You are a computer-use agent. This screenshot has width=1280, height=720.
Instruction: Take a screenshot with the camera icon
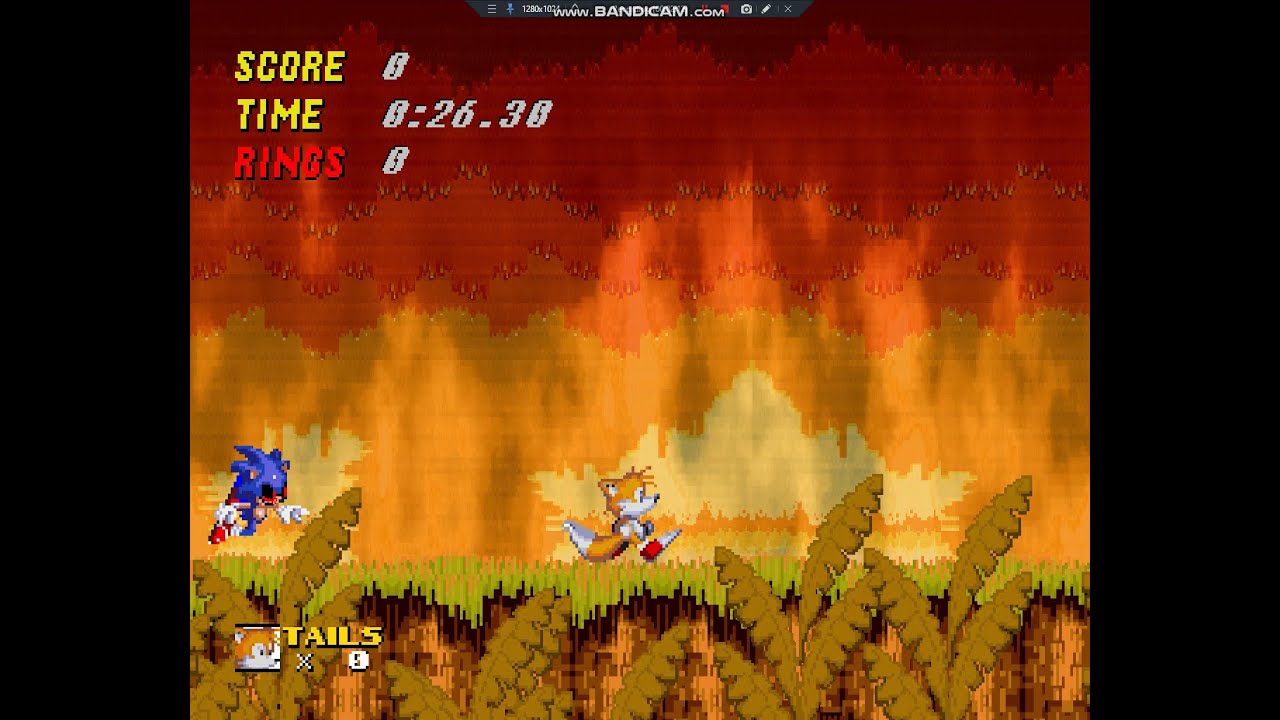746,9
